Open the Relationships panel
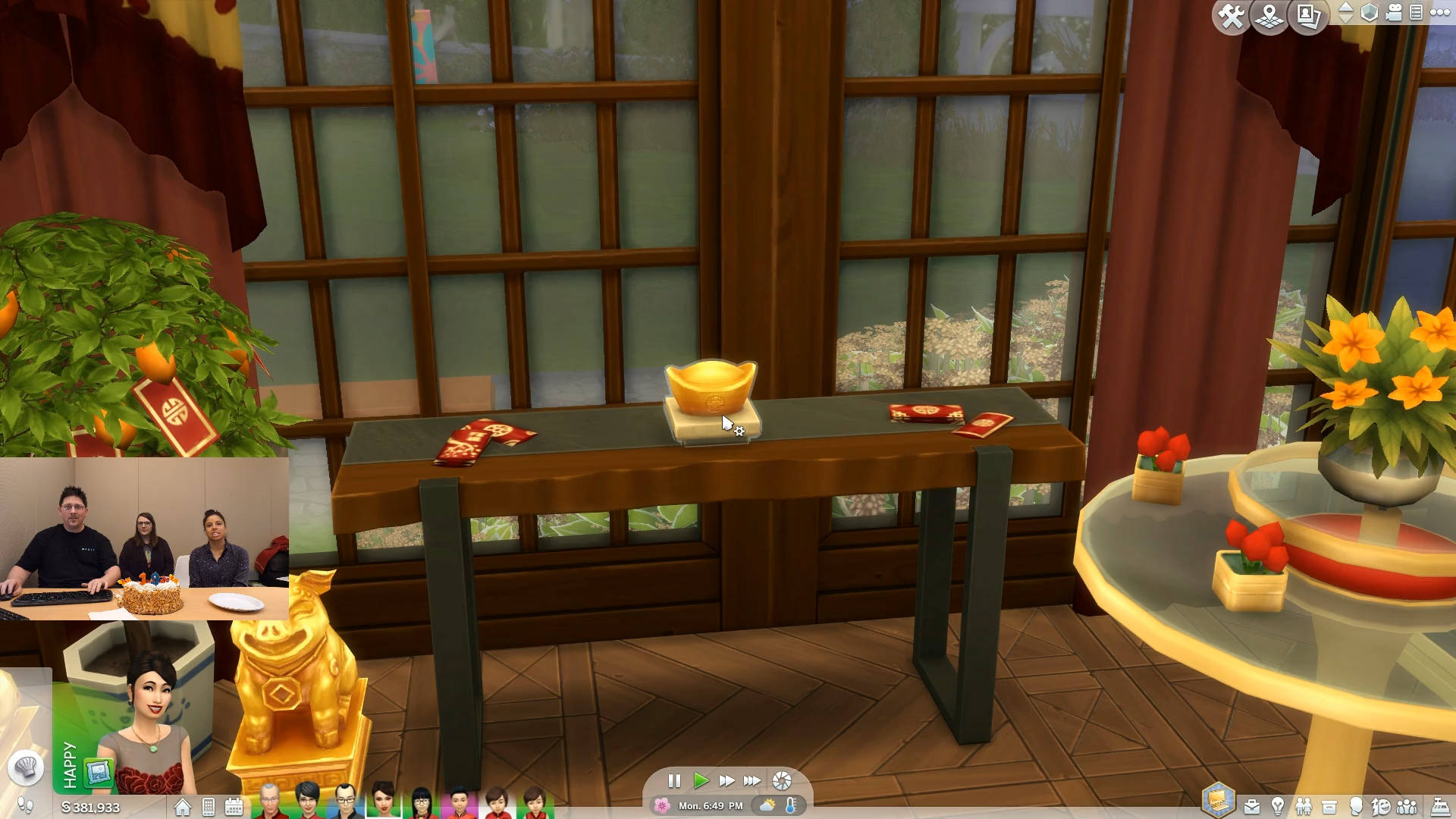This screenshot has width=1456, height=819. pyautogui.click(x=1304, y=806)
